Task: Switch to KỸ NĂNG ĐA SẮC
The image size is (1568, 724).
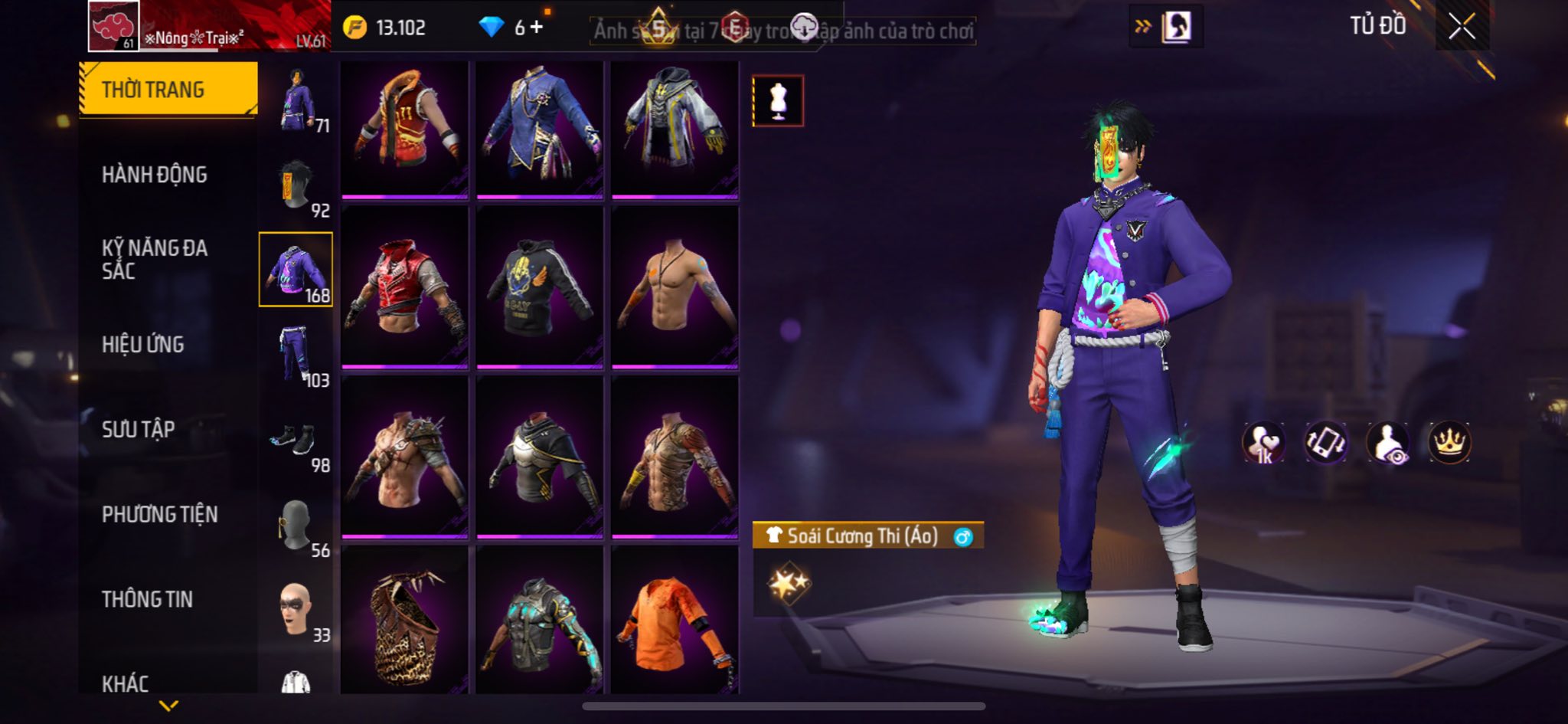Action: click(154, 259)
